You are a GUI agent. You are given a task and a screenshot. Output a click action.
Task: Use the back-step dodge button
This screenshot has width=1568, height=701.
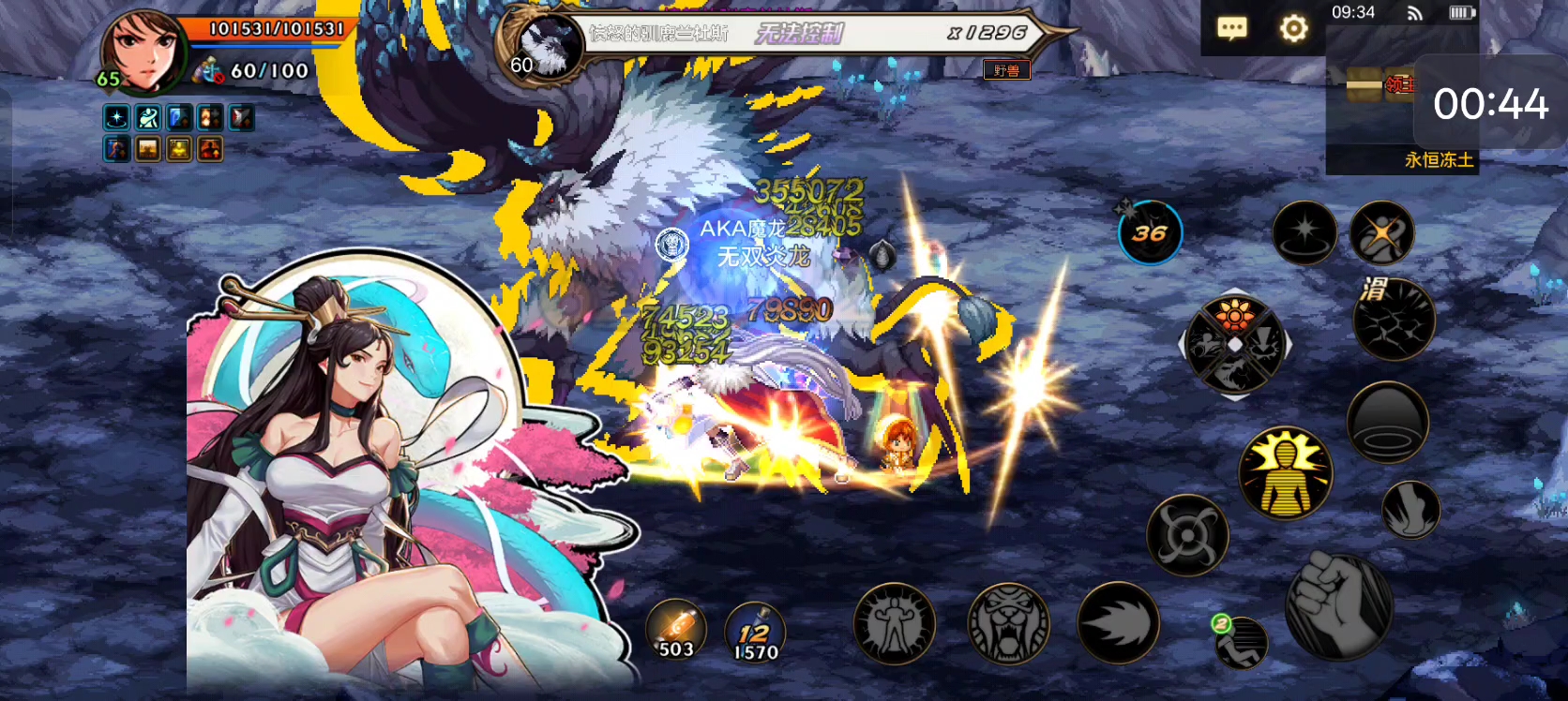click(x=1242, y=643)
